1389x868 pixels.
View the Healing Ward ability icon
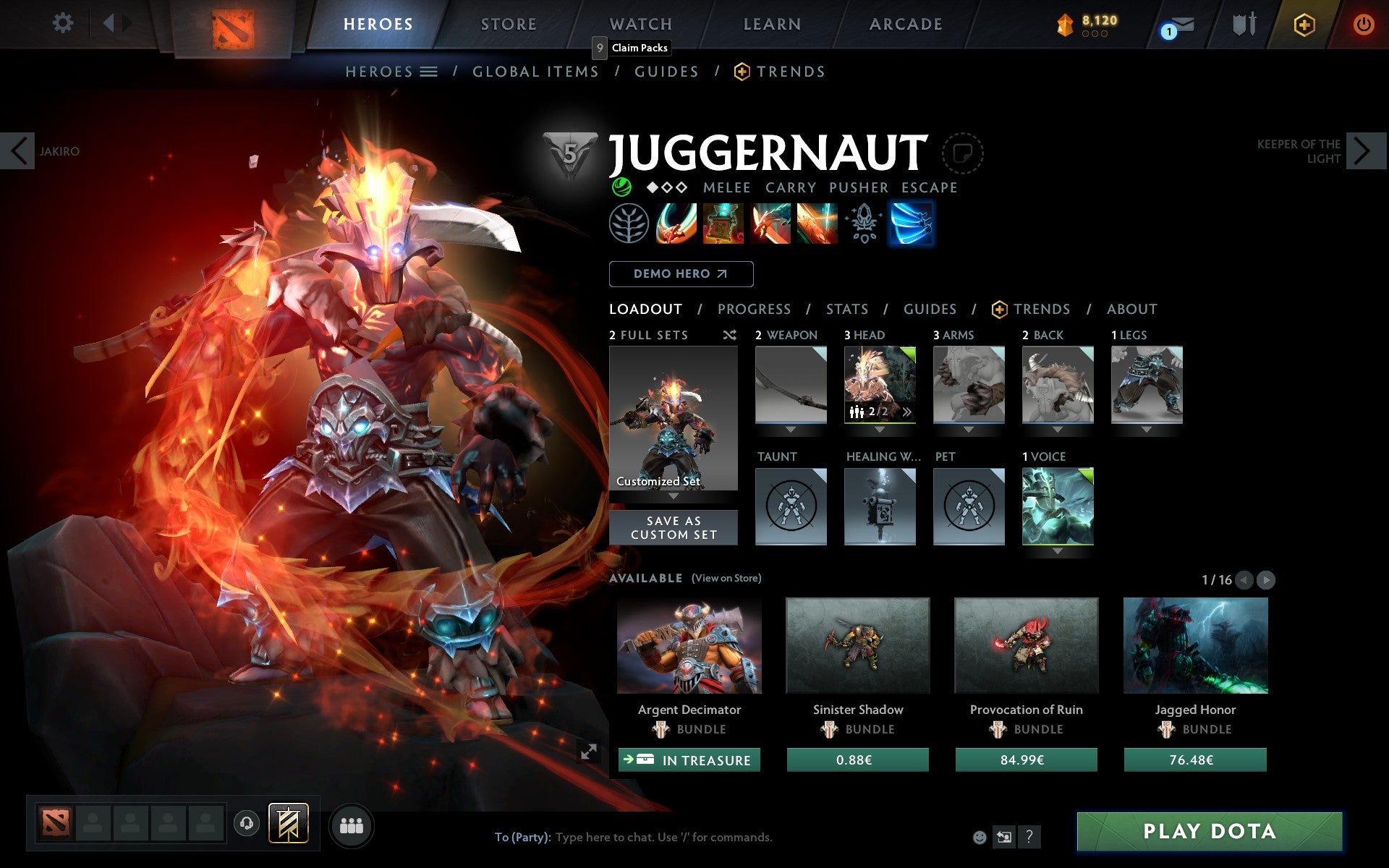[x=723, y=224]
